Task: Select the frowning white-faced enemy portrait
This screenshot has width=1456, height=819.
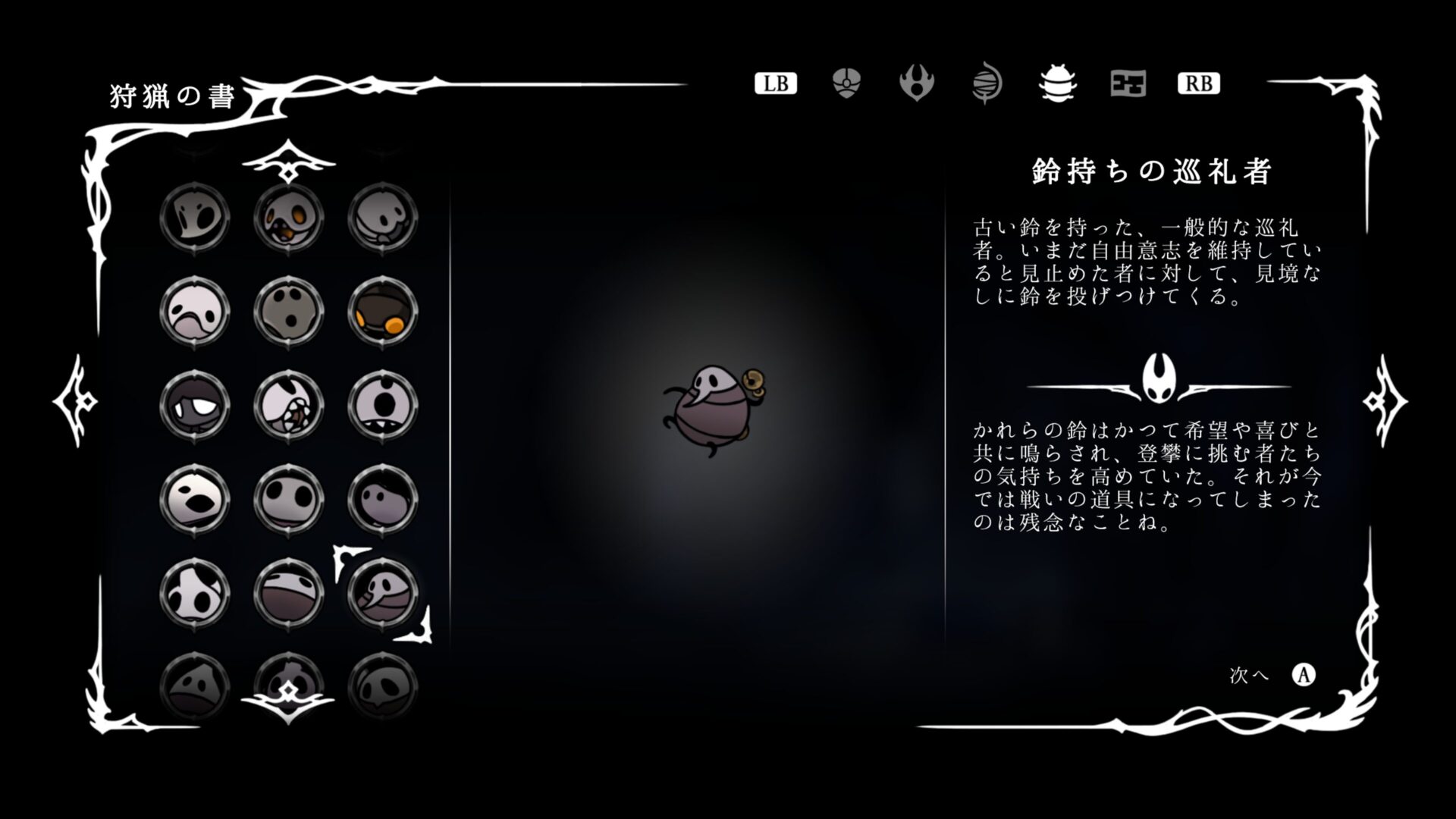Action: (x=195, y=311)
